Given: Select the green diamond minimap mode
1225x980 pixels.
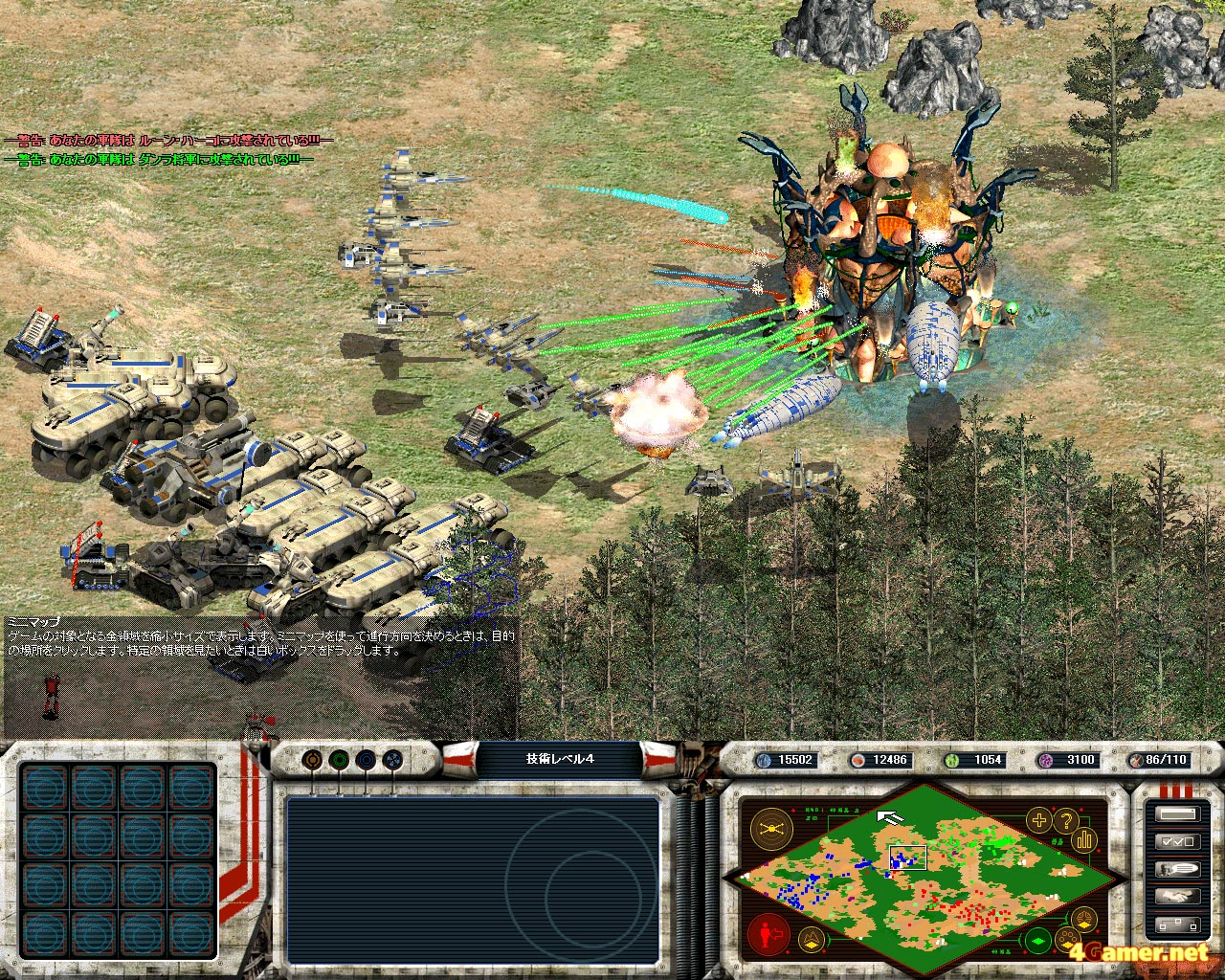Looking at the screenshot, I should pos(1039,939).
